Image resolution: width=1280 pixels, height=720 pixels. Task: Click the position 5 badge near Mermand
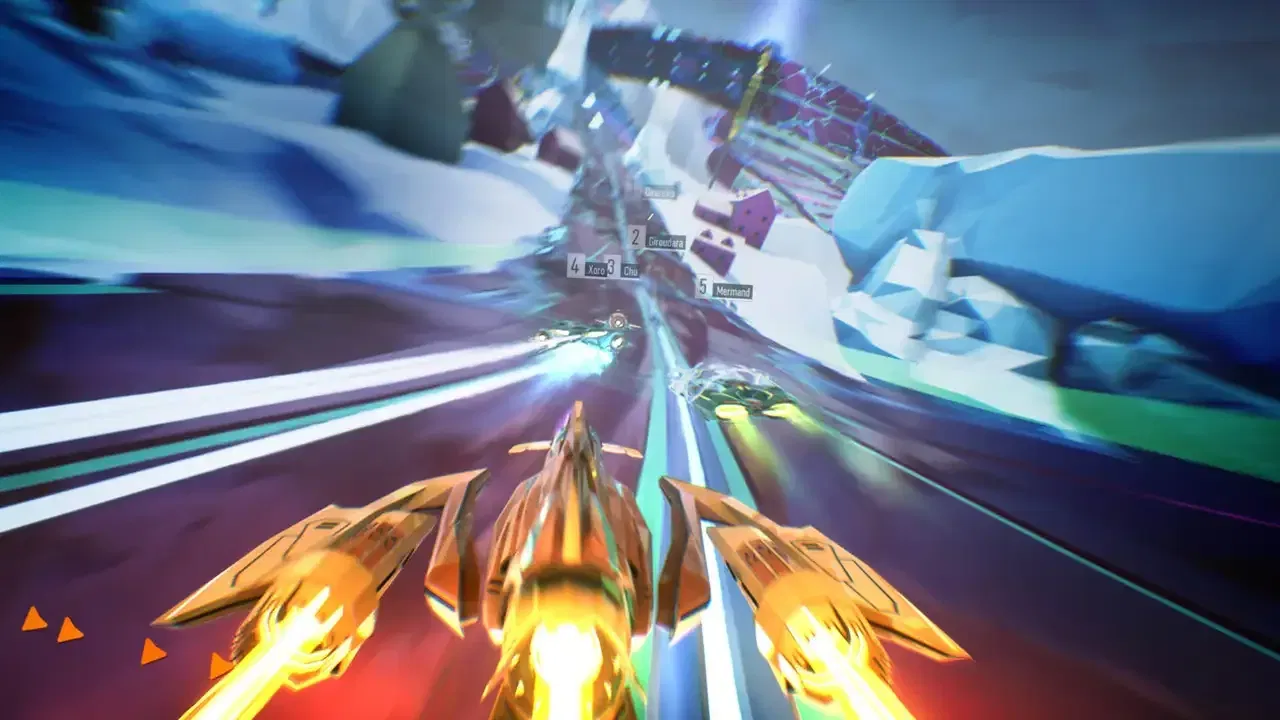pyautogui.click(x=703, y=286)
